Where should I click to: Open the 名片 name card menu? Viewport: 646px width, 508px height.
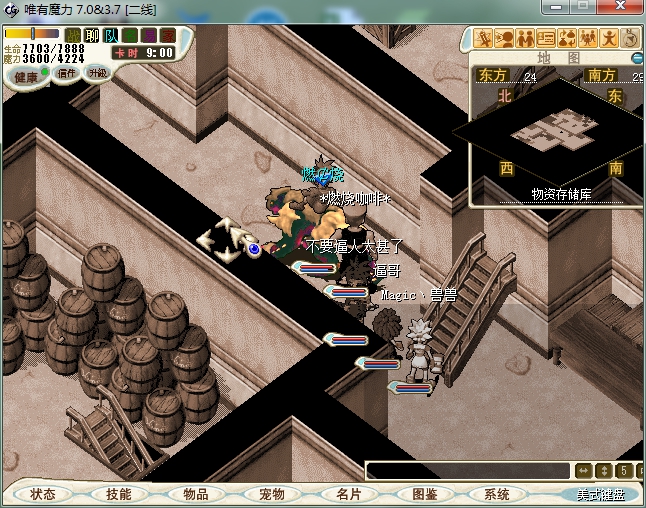(x=347, y=494)
